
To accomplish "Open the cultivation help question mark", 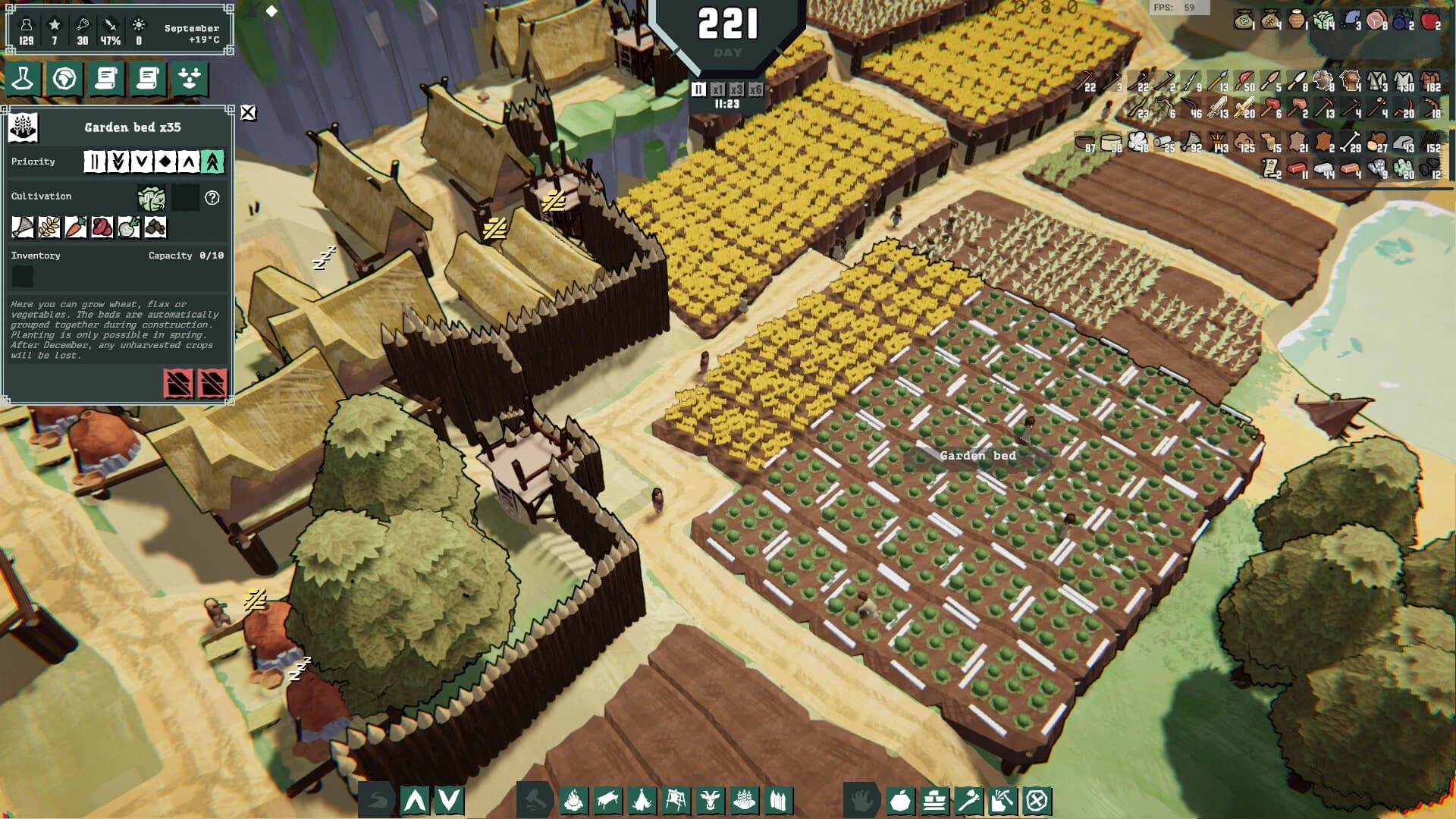I will (212, 198).
